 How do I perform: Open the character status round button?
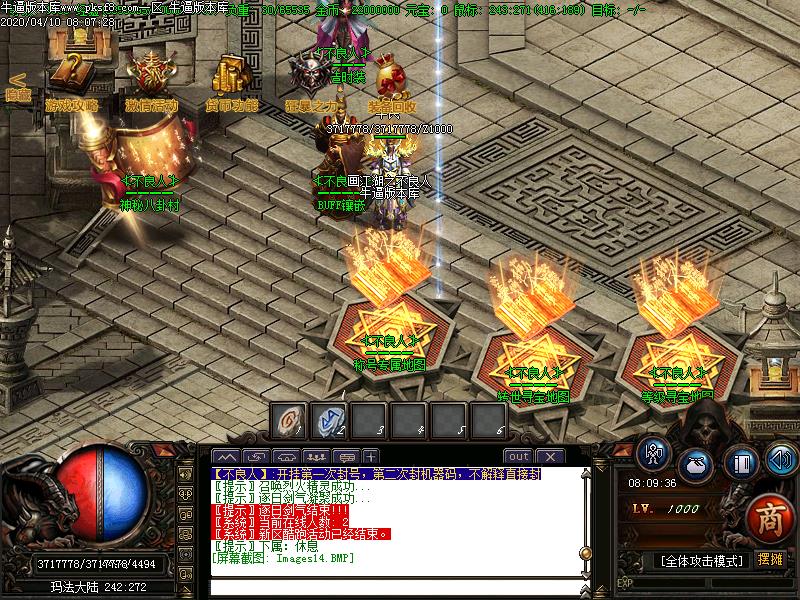tap(655, 451)
